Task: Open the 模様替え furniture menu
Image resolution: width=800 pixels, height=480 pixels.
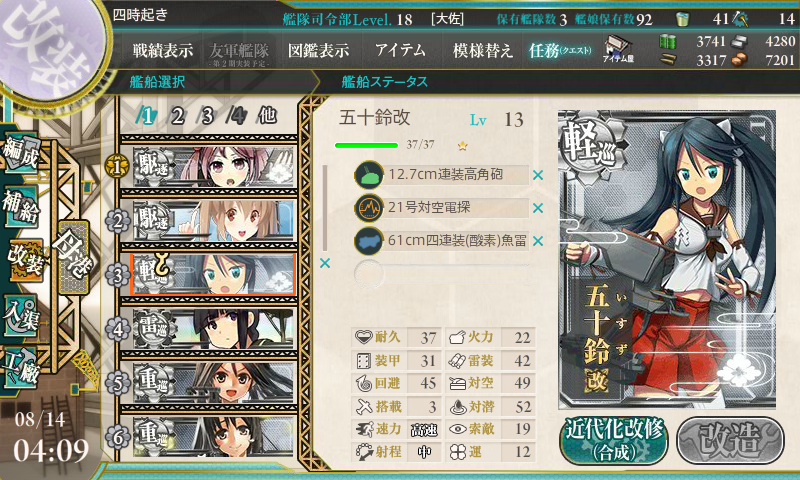Action: [482, 50]
